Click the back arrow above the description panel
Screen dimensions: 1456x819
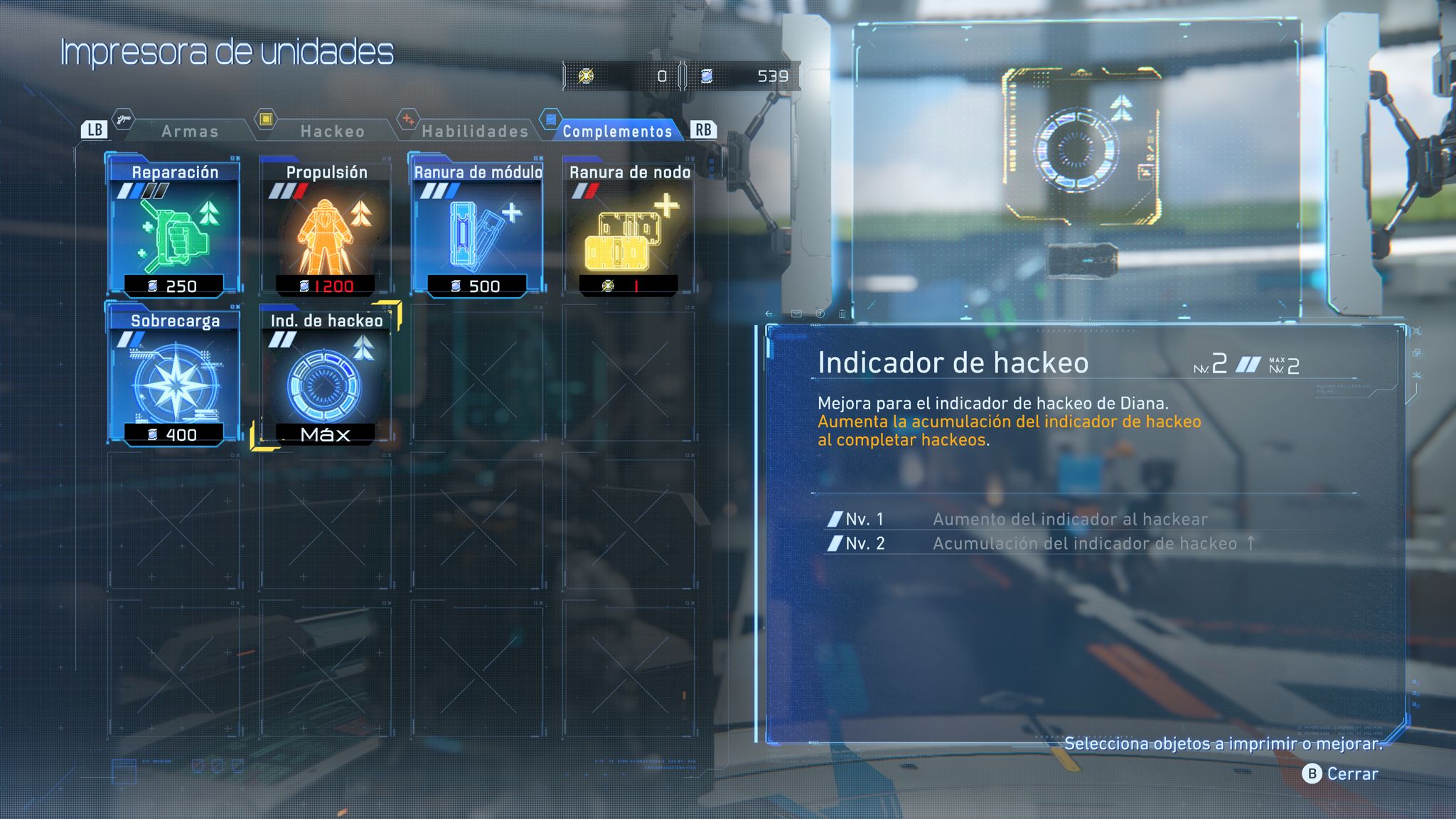[768, 314]
